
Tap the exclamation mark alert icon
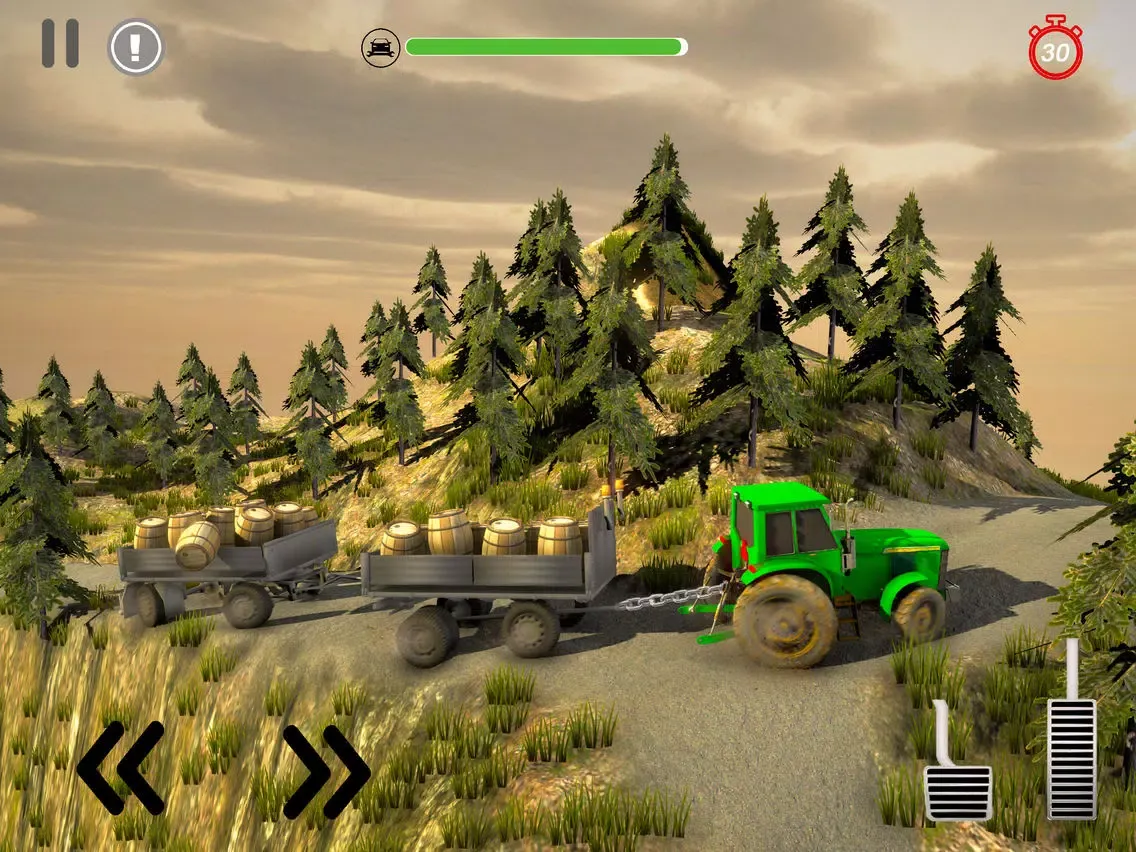click(135, 46)
